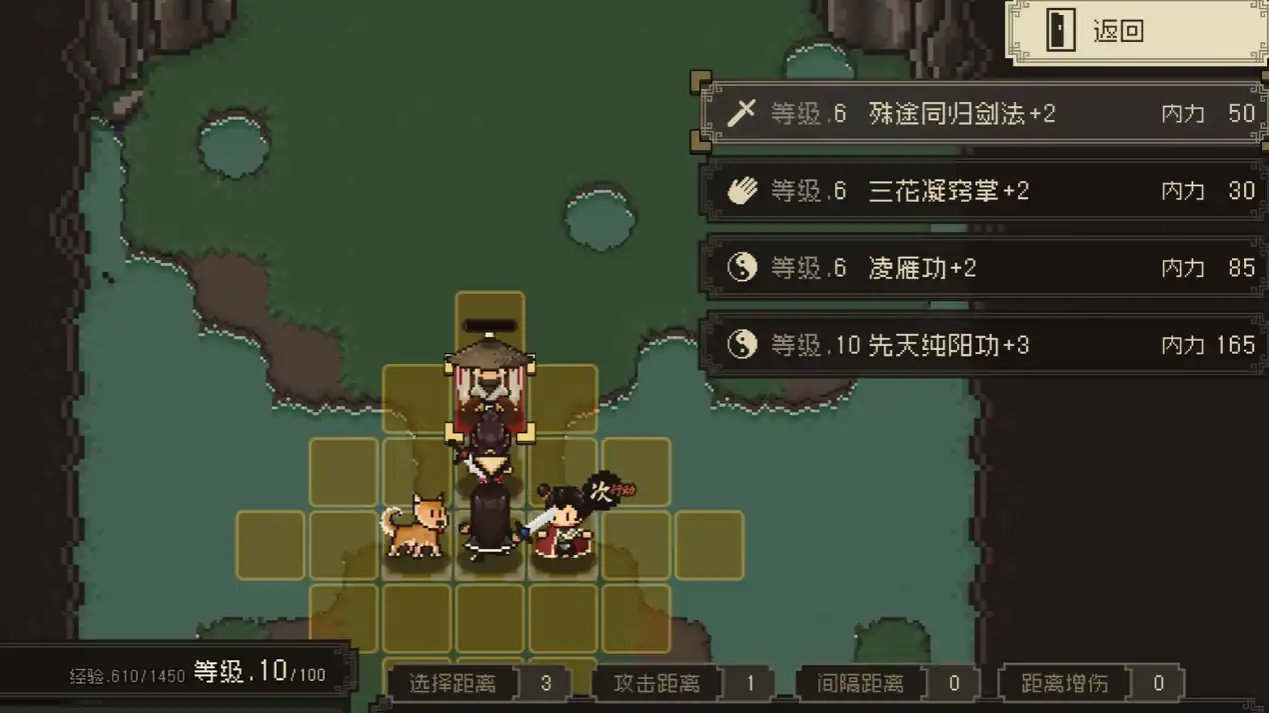Select the 殊途同归剑法 sword skill
1269x713 pixels.
tap(985, 113)
